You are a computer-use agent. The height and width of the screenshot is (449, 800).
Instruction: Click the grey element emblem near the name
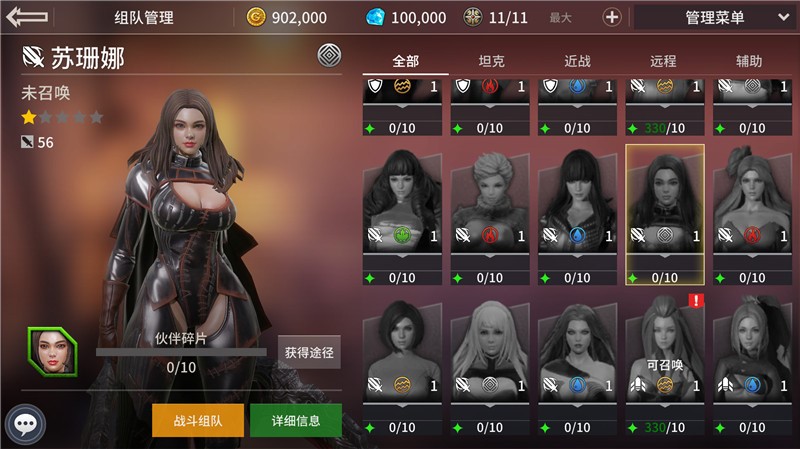328,55
